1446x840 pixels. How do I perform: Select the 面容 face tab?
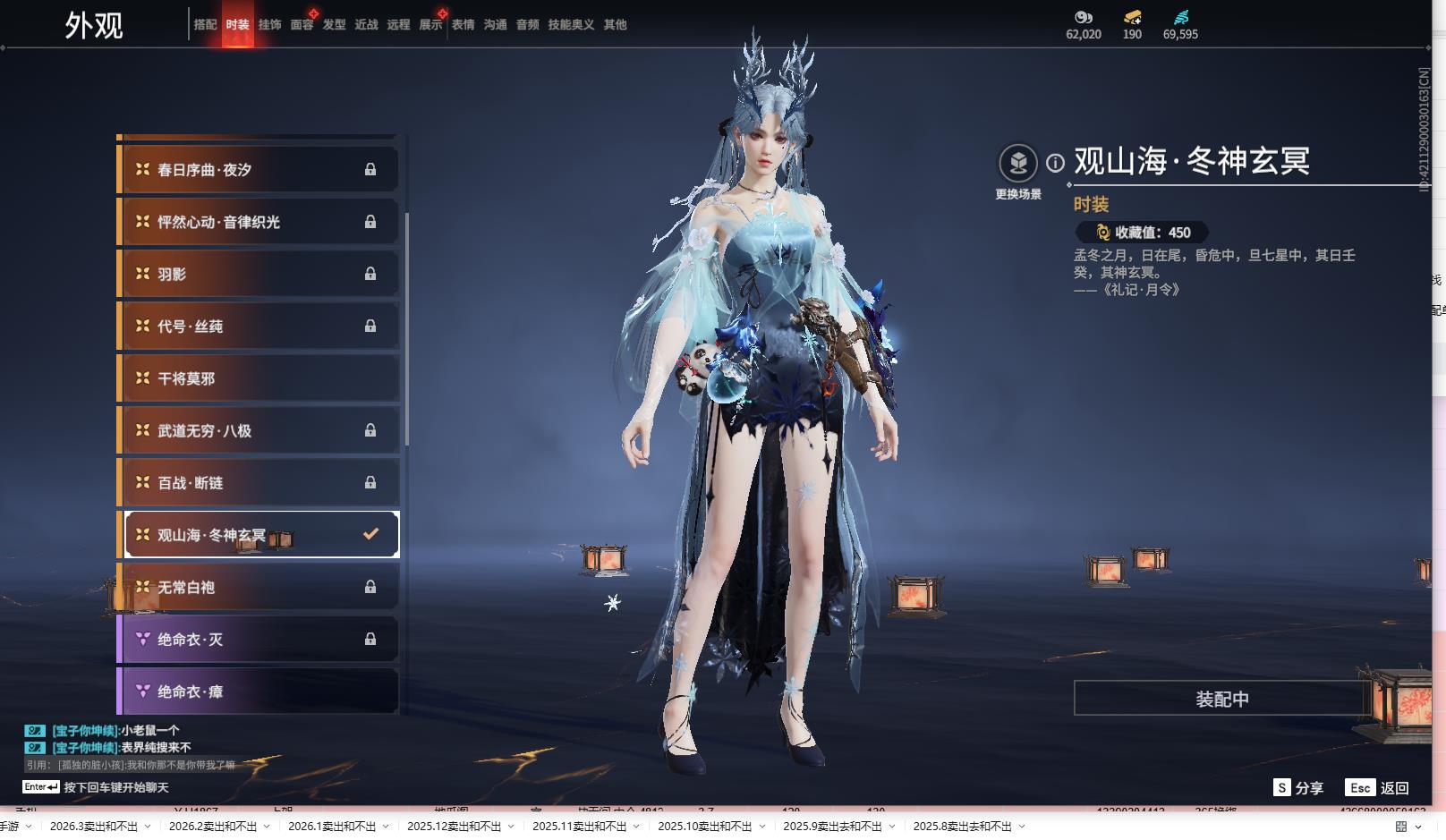302,25
